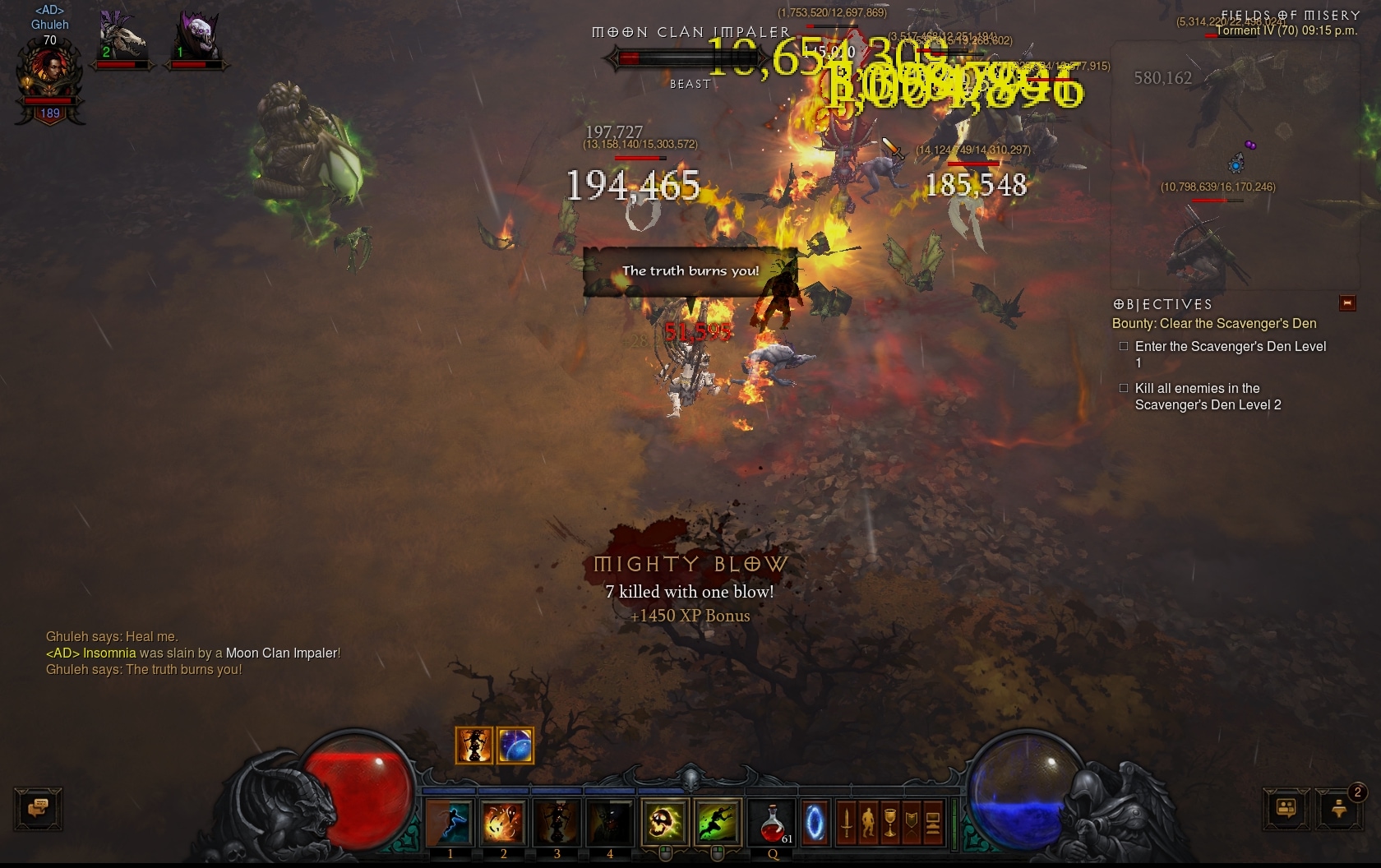Activate the Spirit Walk skill in slot 1
1381x868 pixels.
tap(450, 822)
